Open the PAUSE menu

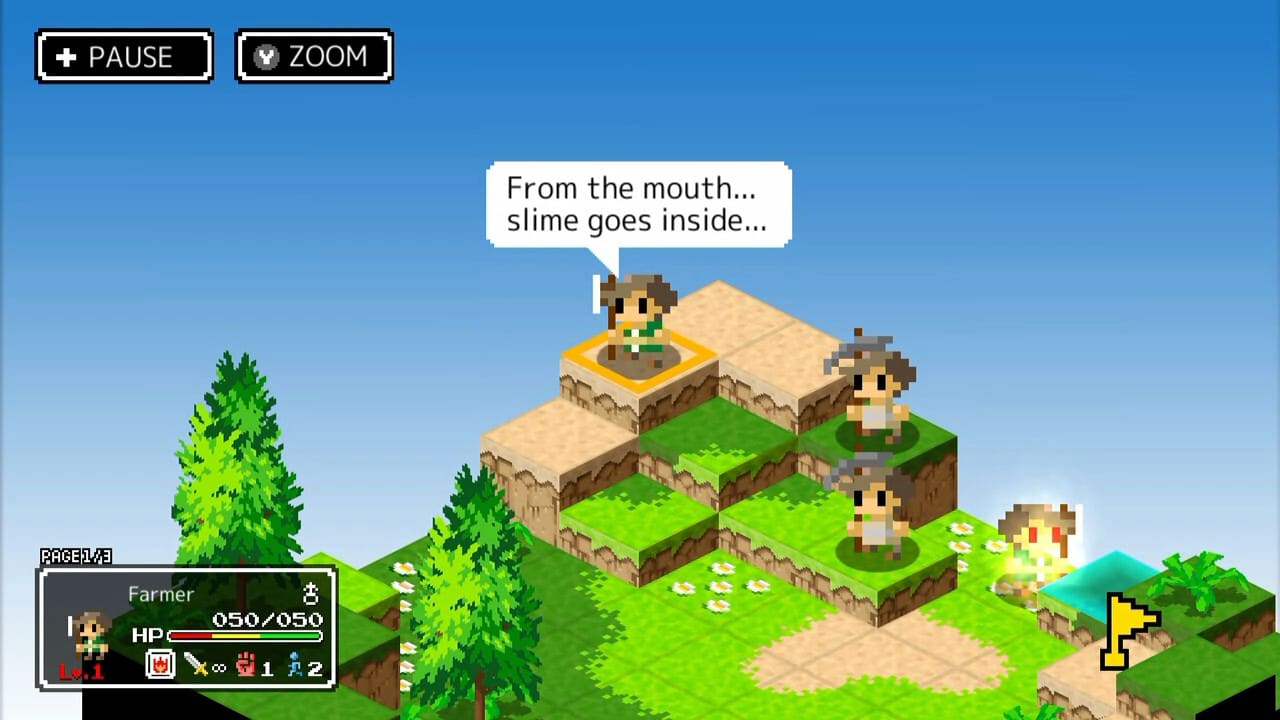[x=124, y=57]
